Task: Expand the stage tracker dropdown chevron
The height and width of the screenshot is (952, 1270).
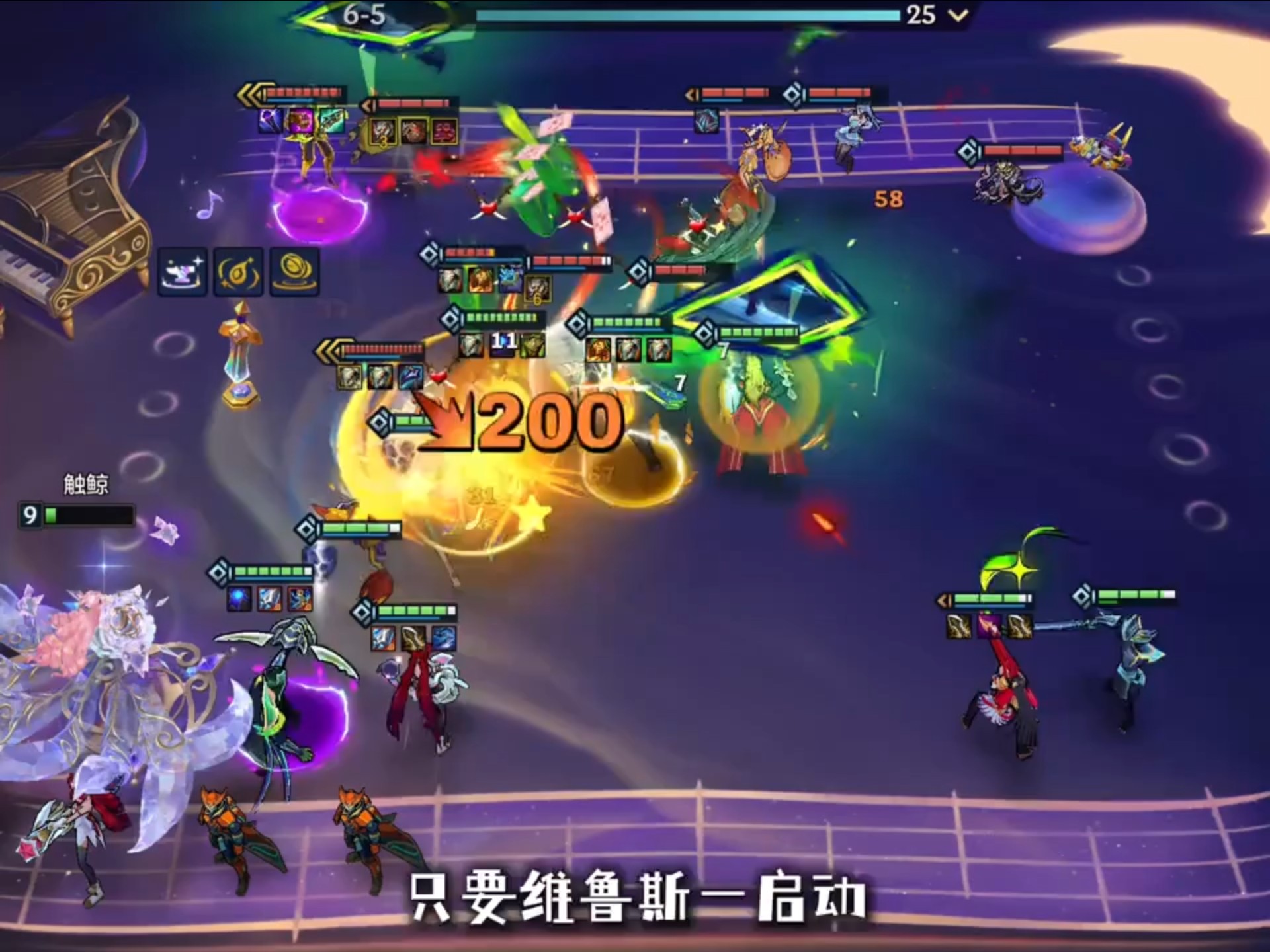Action: tap(958, 15)
